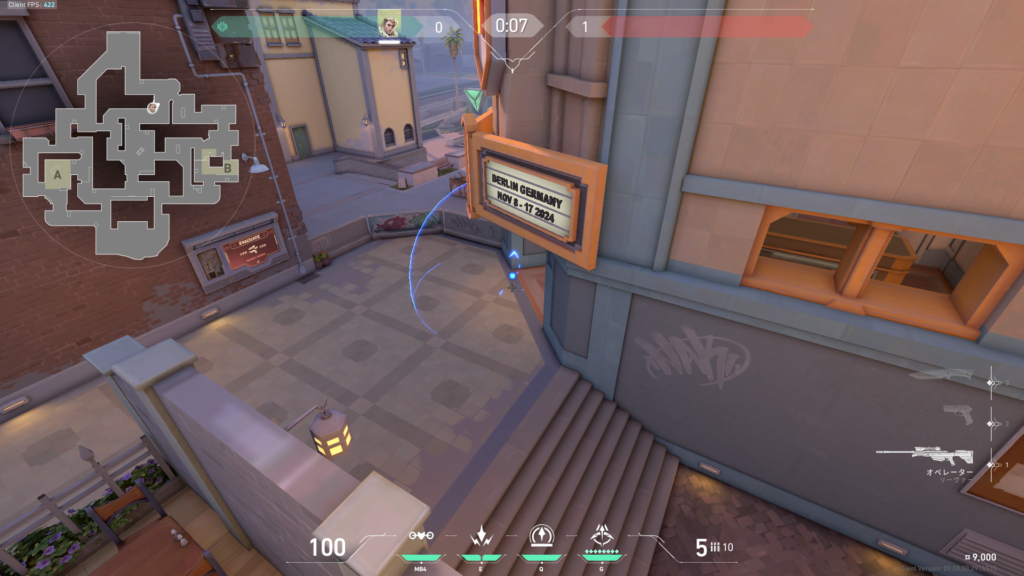Activate the first ability with linked-circles icon

point(422,537)
